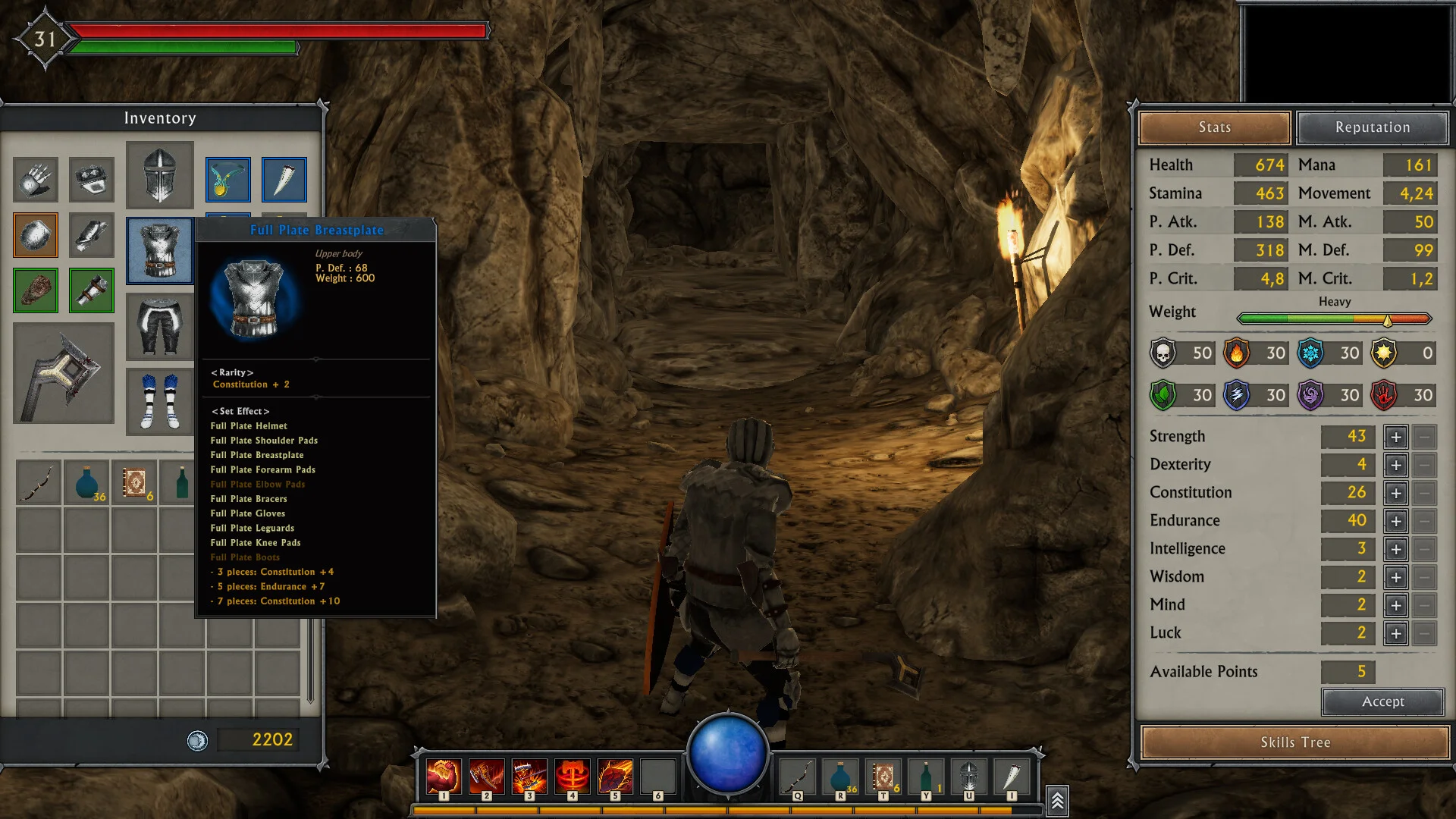The width and height of the screenshot is (1456, 819).
Task: Open the Skills Tree
Action: (1294, 742)
